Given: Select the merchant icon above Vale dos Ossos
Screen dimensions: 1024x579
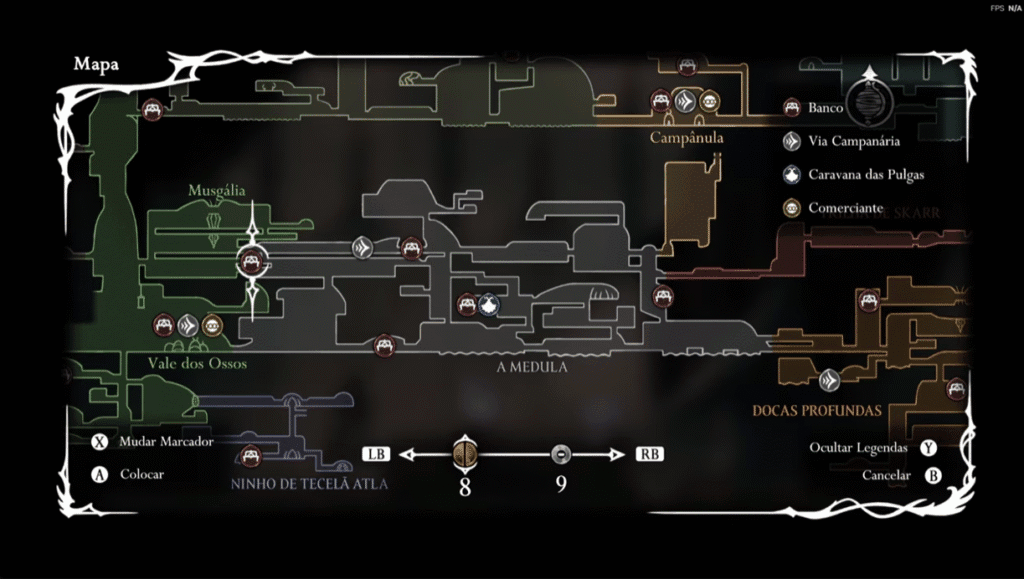Looking at the screenshot, I should coord(212,325).
